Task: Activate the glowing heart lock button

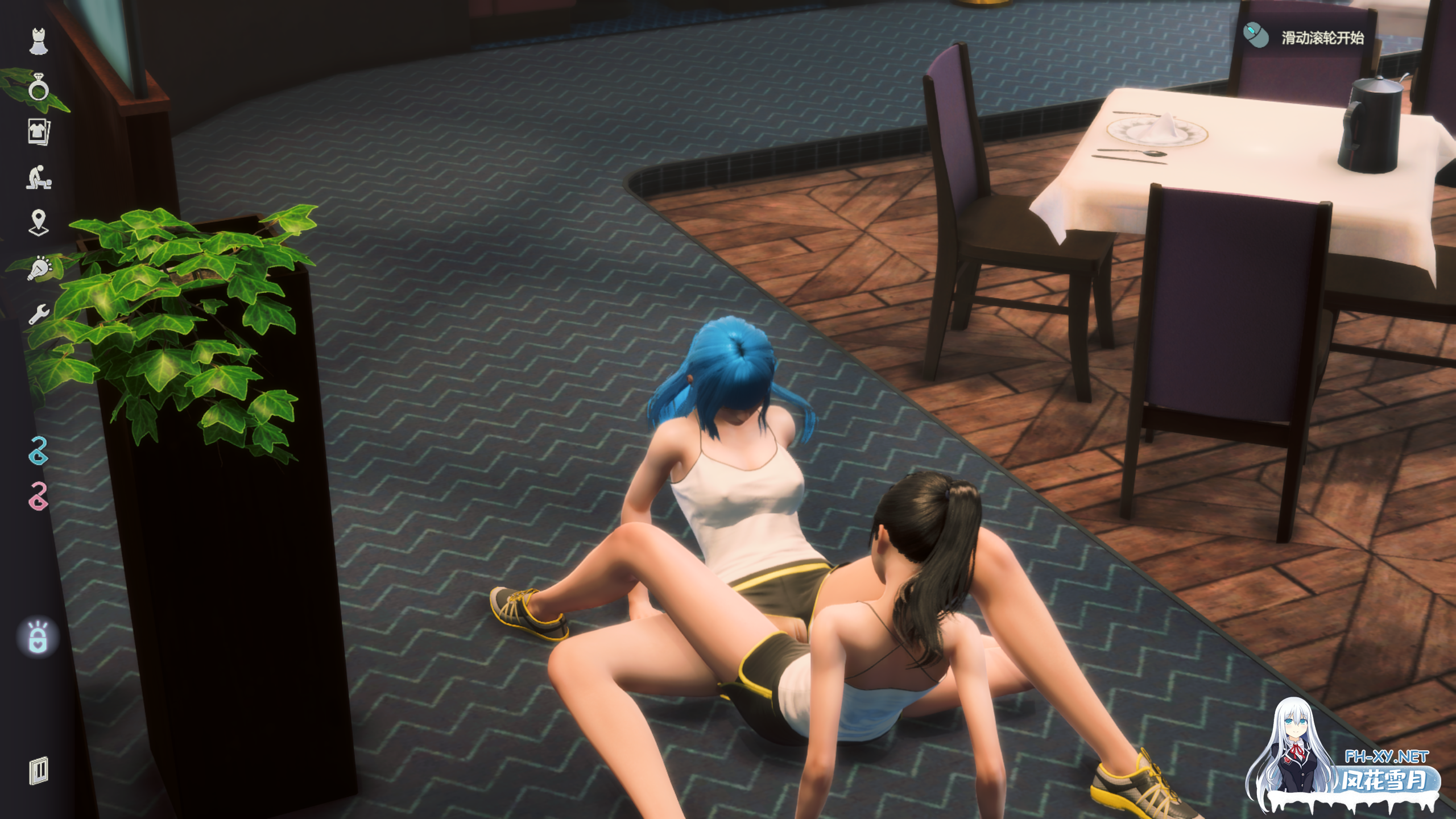Action: 38,638
